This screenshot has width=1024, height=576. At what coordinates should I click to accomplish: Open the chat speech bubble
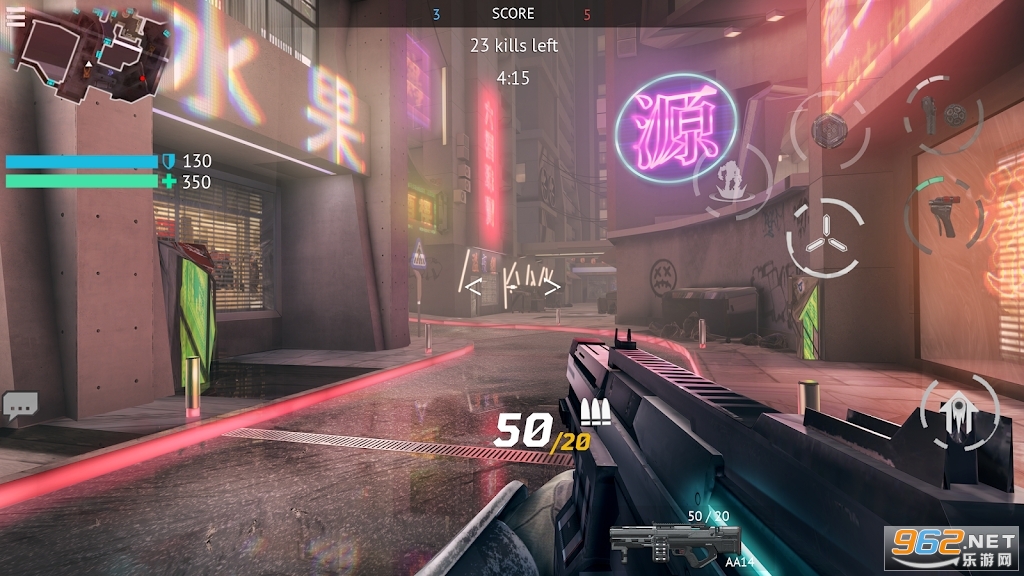pyautogui.click(x=20, y=404)
